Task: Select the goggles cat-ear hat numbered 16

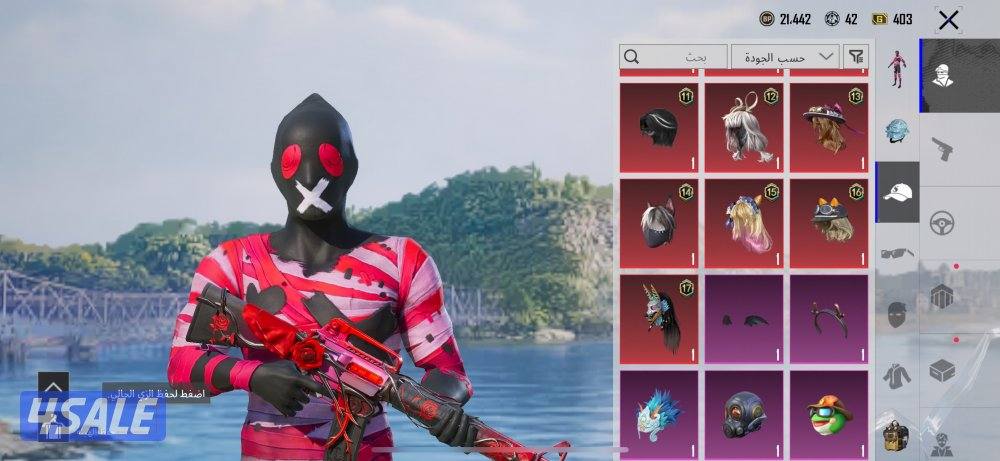Action: click(829, 223)
